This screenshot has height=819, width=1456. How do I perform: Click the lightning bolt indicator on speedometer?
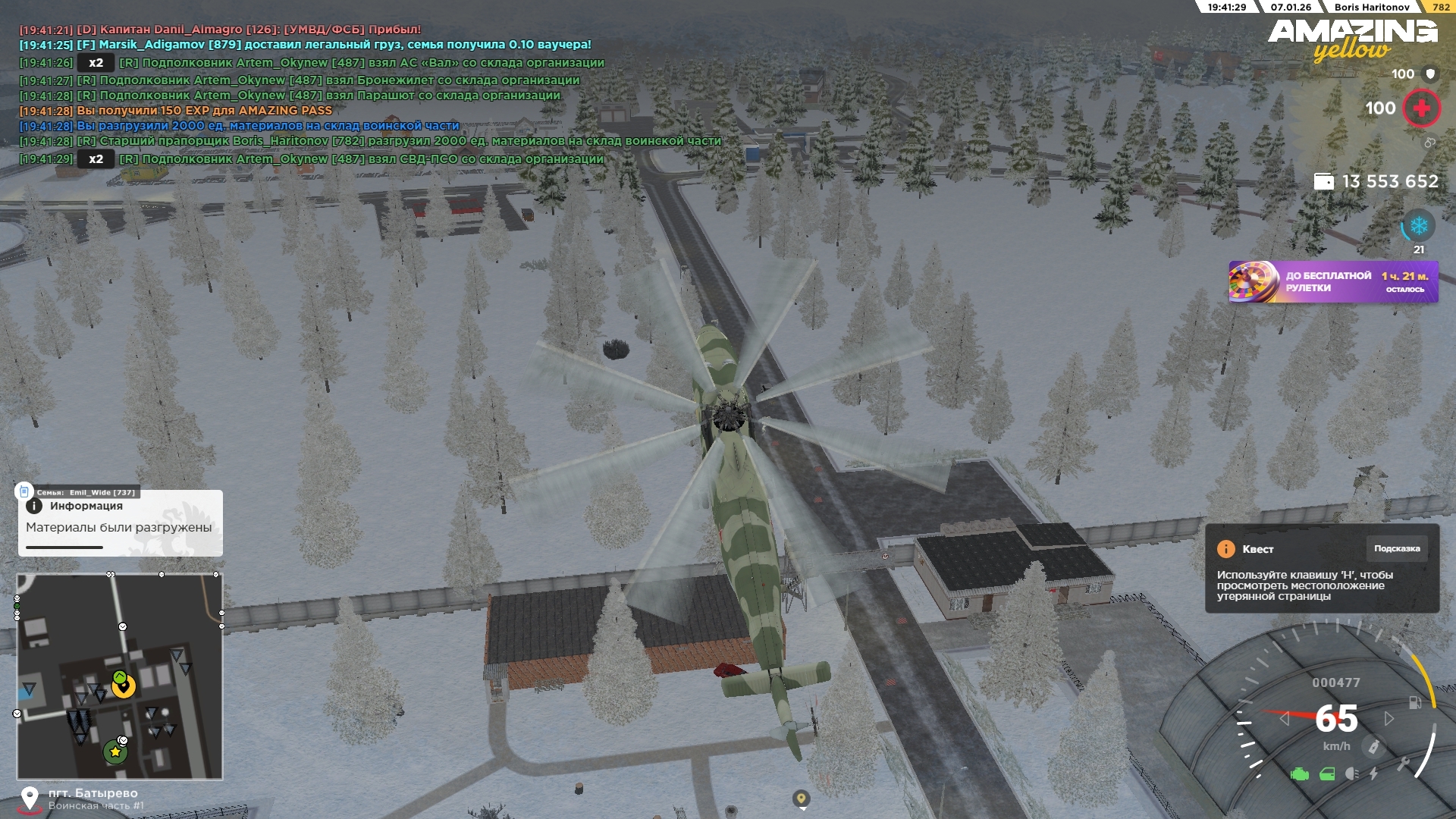click(1374, 774)
